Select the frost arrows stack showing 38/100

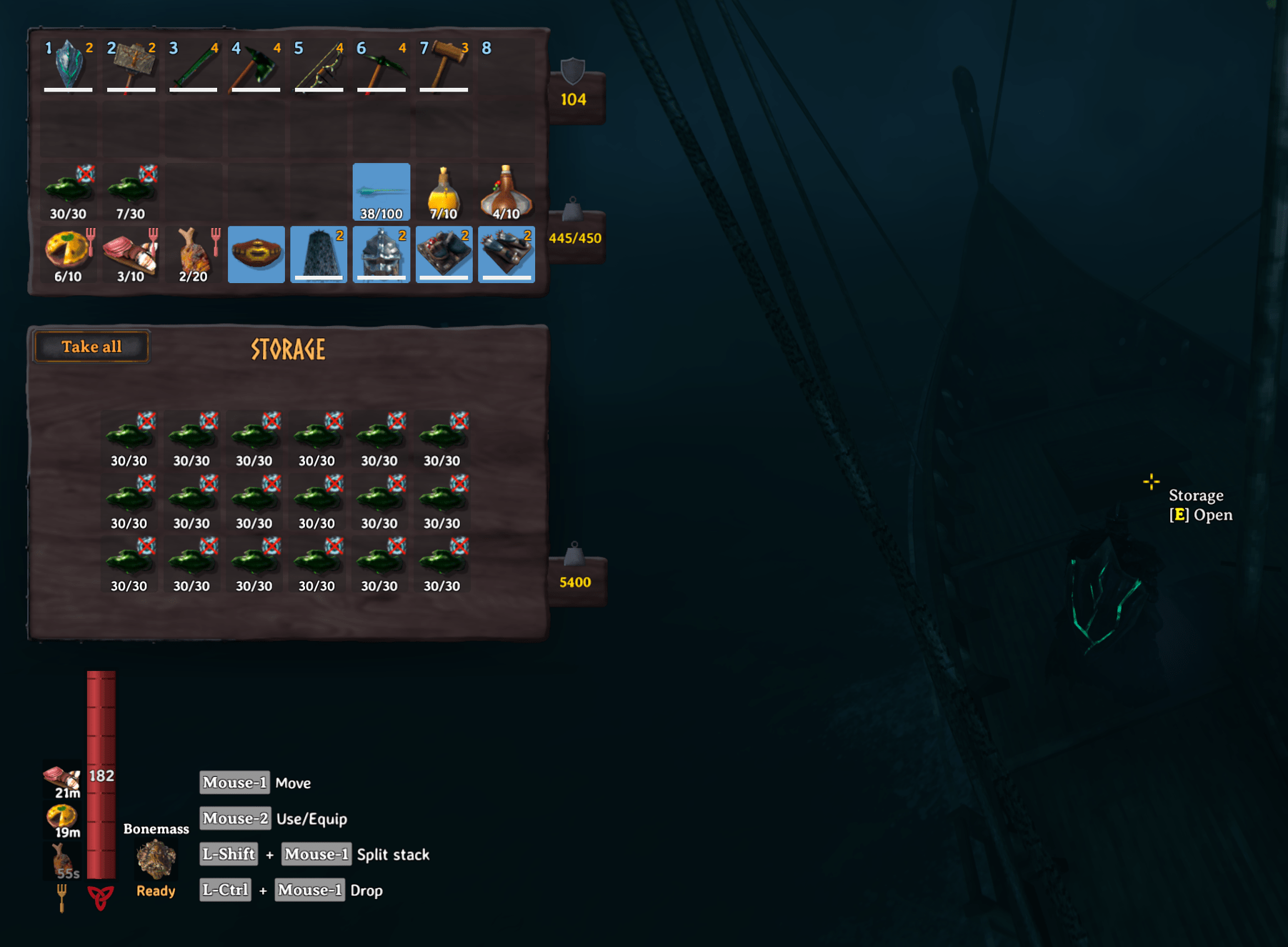(381, 189)
